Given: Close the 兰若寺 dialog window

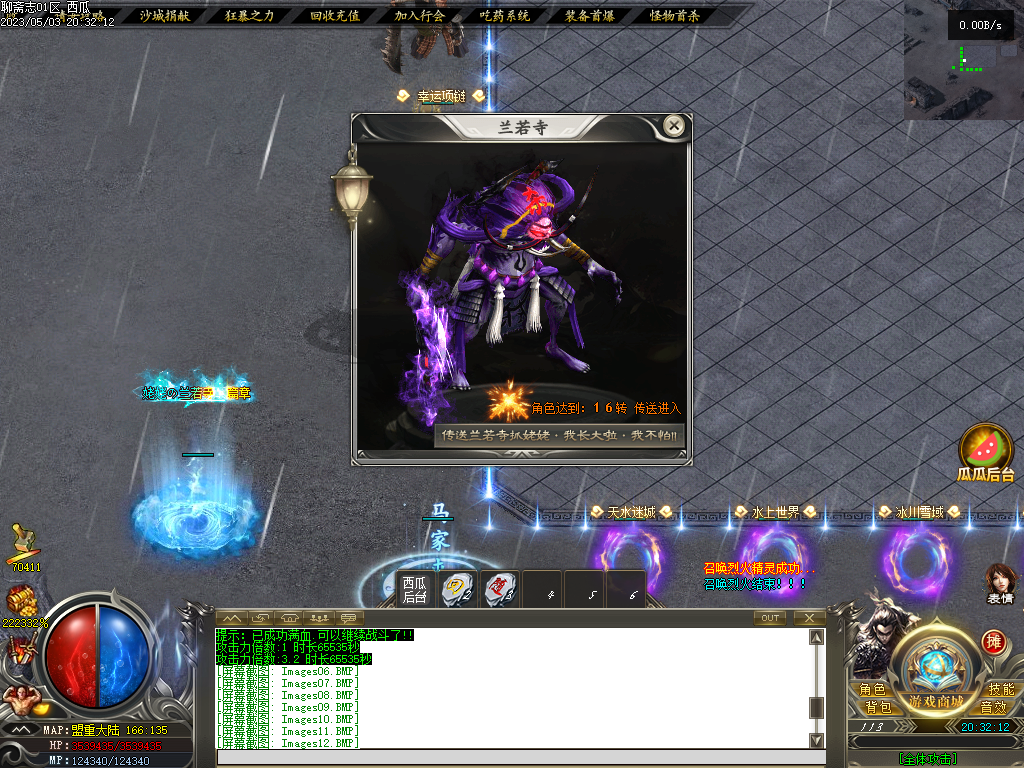Looking at the screenshot, I should click(674, 126).
